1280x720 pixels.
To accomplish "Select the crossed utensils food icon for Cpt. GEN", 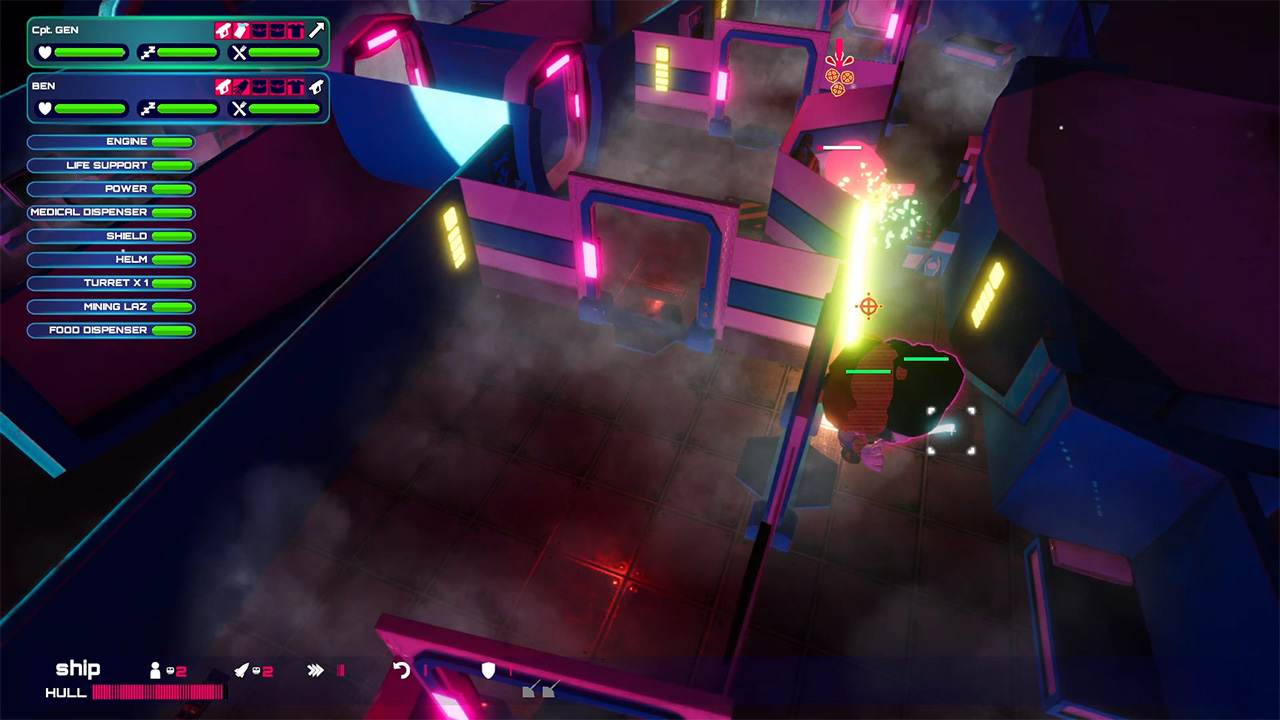I will coord(240,52).
